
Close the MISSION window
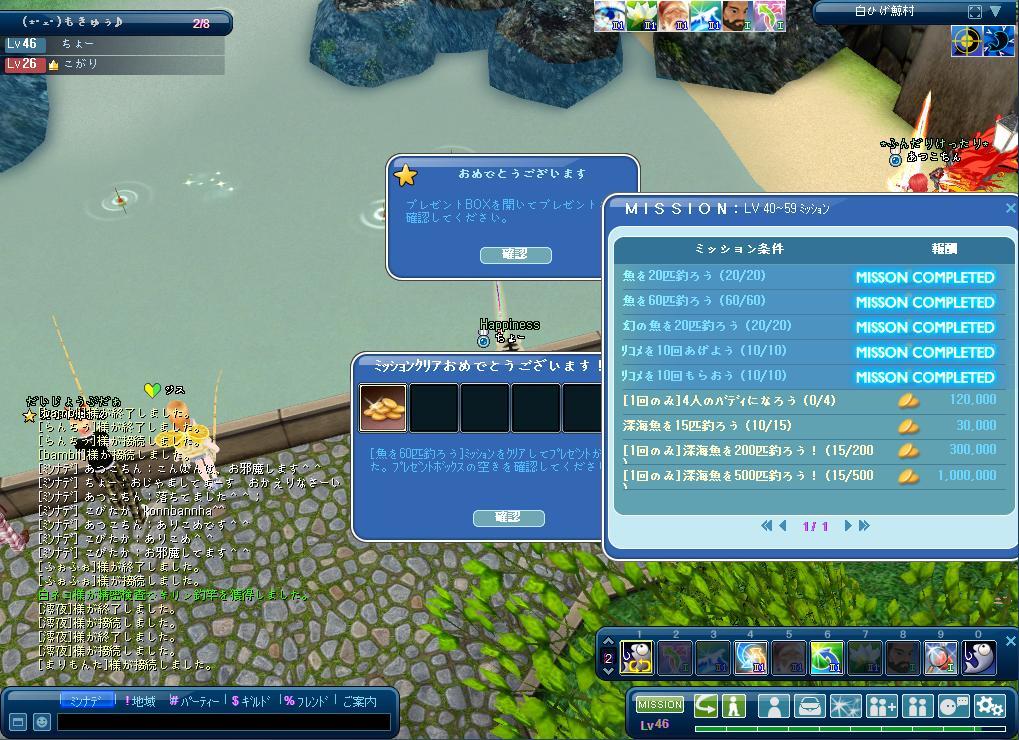click(x=1010, y=208)
